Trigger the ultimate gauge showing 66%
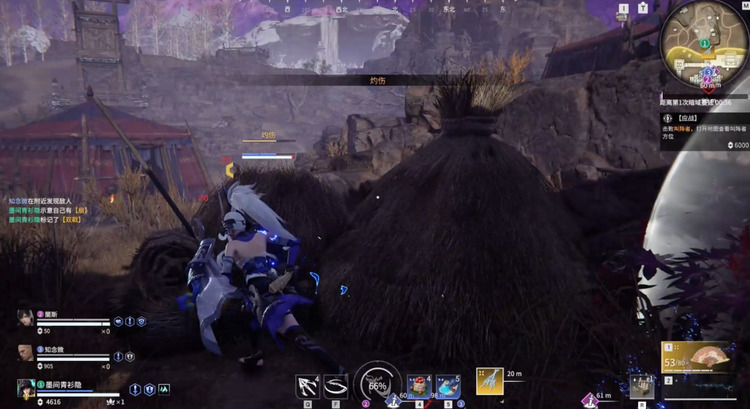Image resolution: width=750 pixels, height=409 pixels. point(378,384)
